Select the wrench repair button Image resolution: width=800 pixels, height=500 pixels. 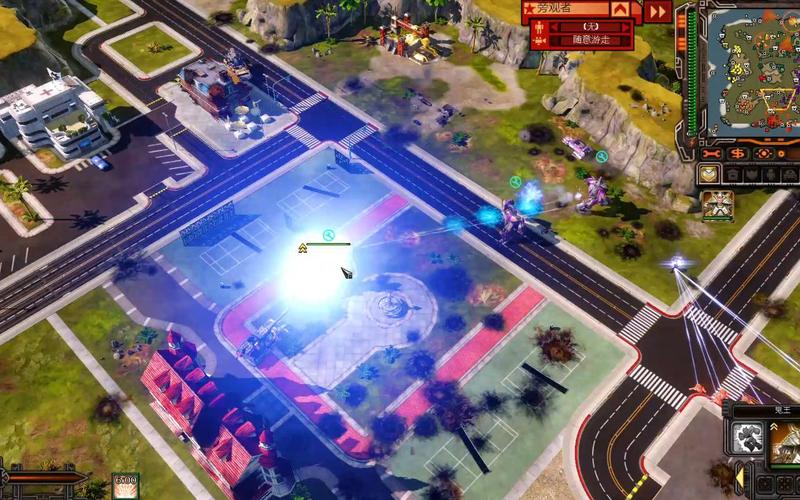pyautogui.click(x=712, y=154)
